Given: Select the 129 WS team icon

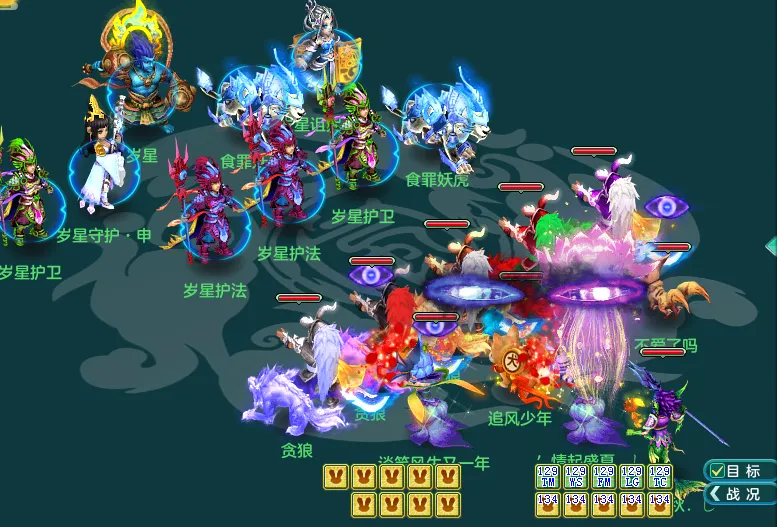Looking at the screenshot, I should pyautogui.click(x=576, y=476).
